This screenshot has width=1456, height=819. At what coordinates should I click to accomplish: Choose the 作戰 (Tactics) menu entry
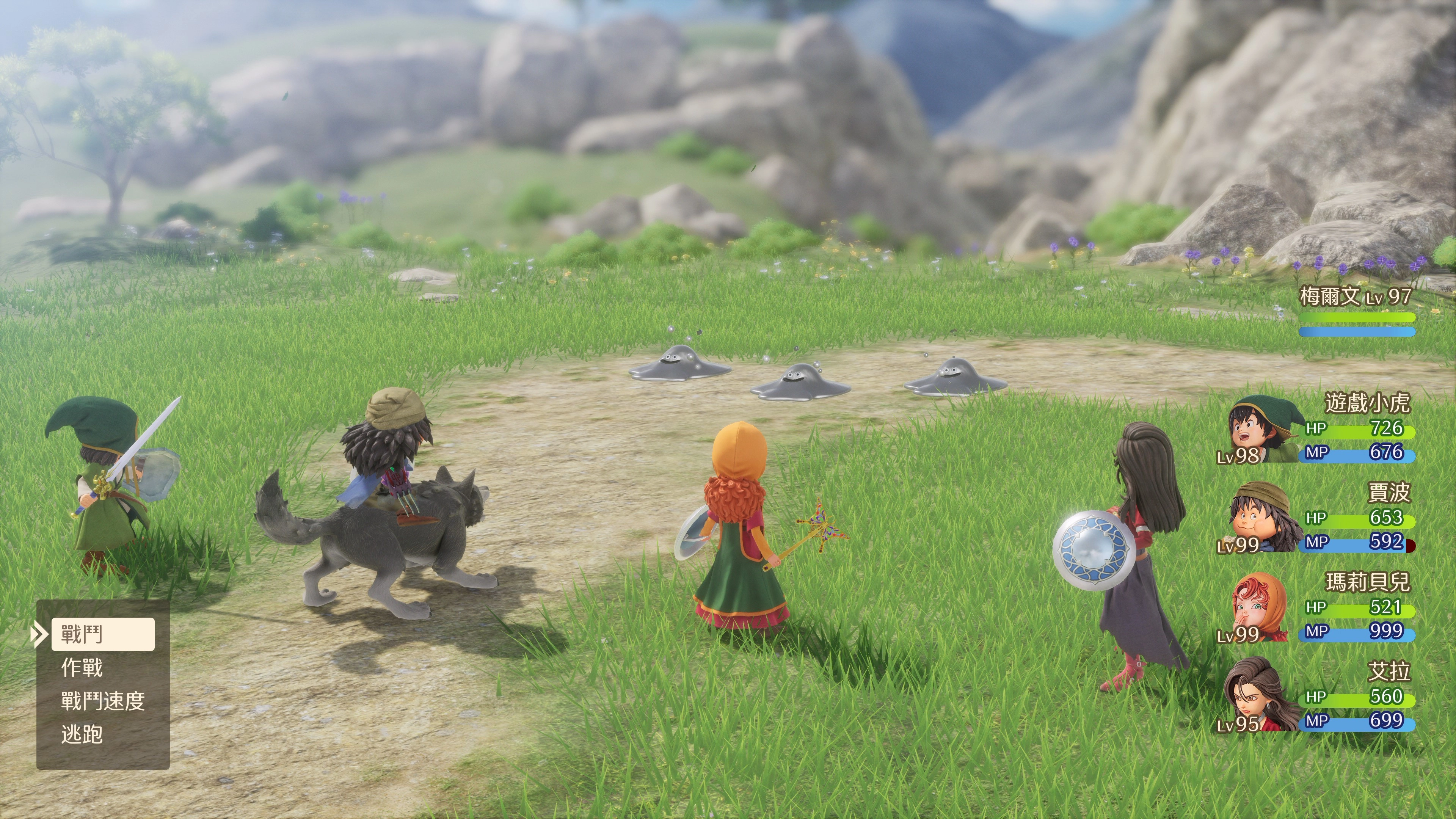[83, 668]
